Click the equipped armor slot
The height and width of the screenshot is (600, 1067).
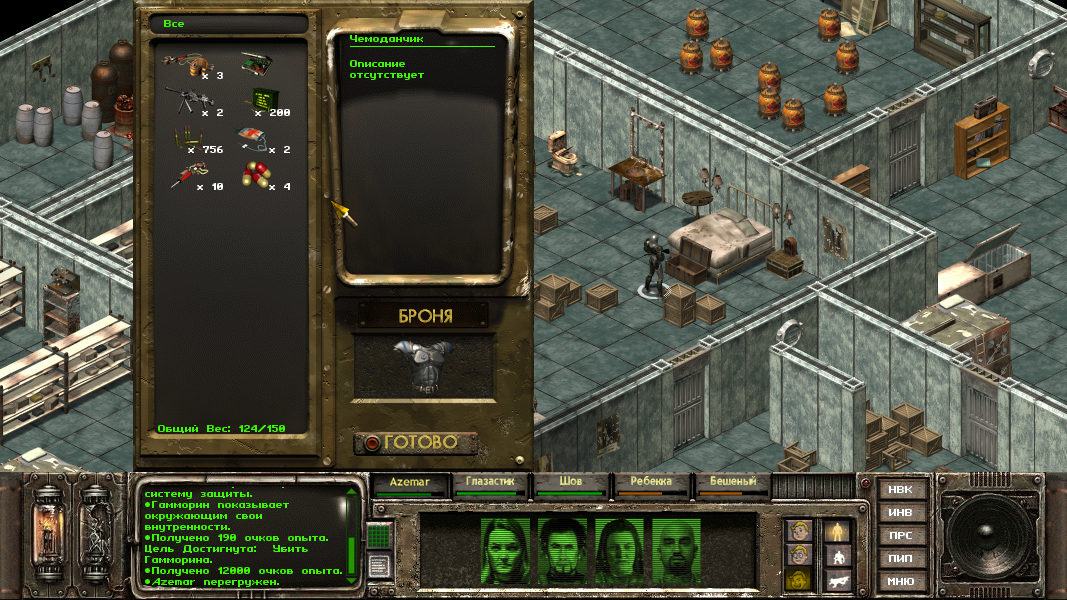coord(424,363)
